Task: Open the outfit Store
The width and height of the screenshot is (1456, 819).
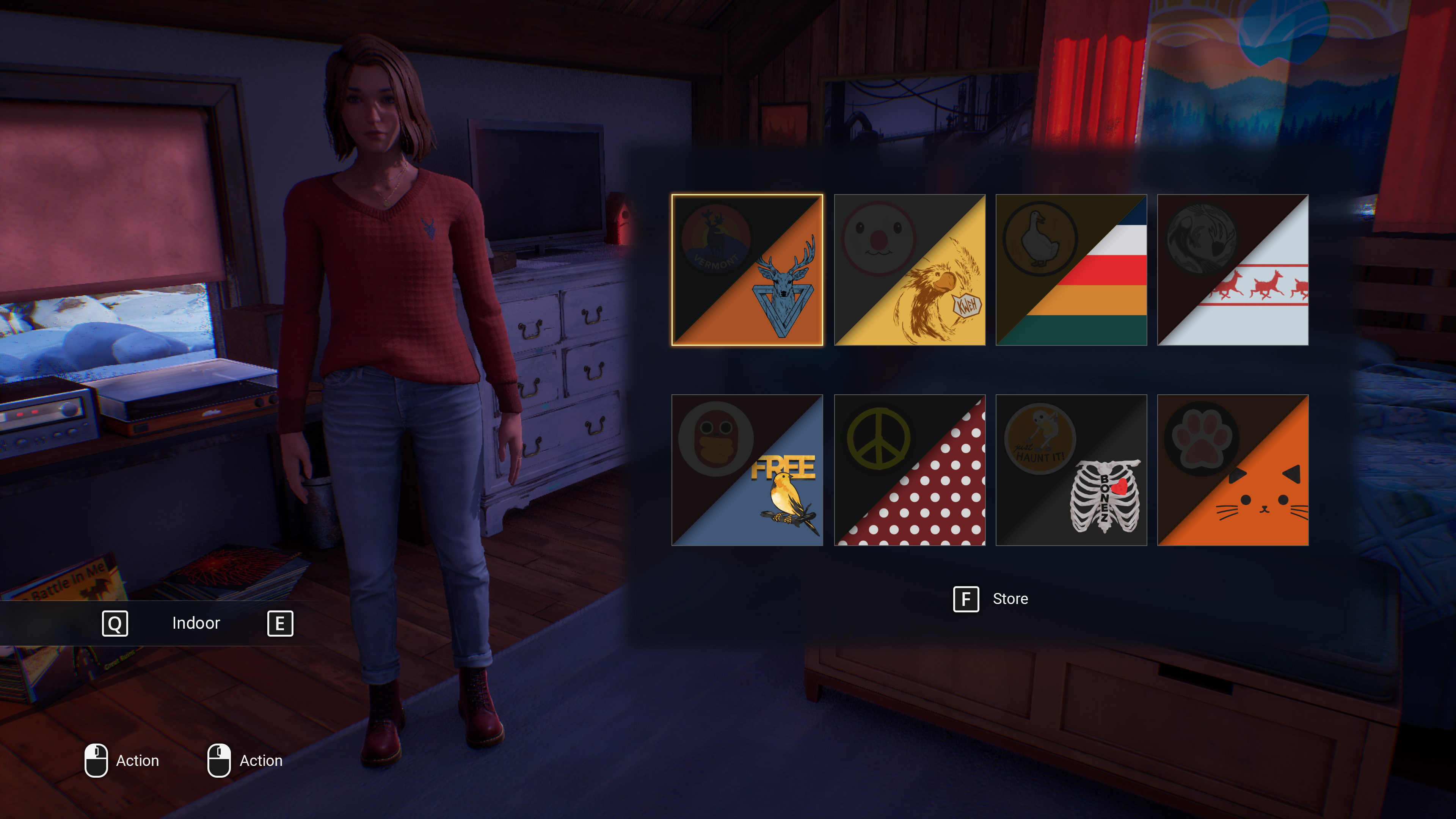Action: point(991,599)
